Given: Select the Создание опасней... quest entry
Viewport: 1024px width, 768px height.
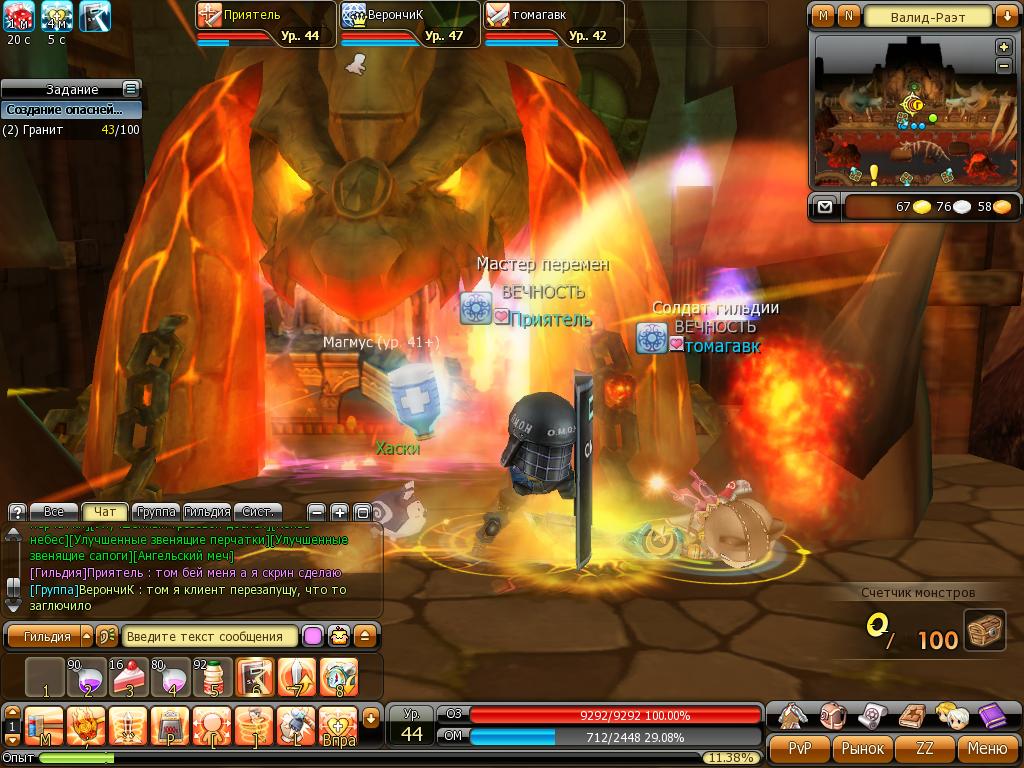Looking at the screenshot, I should 64,110.
